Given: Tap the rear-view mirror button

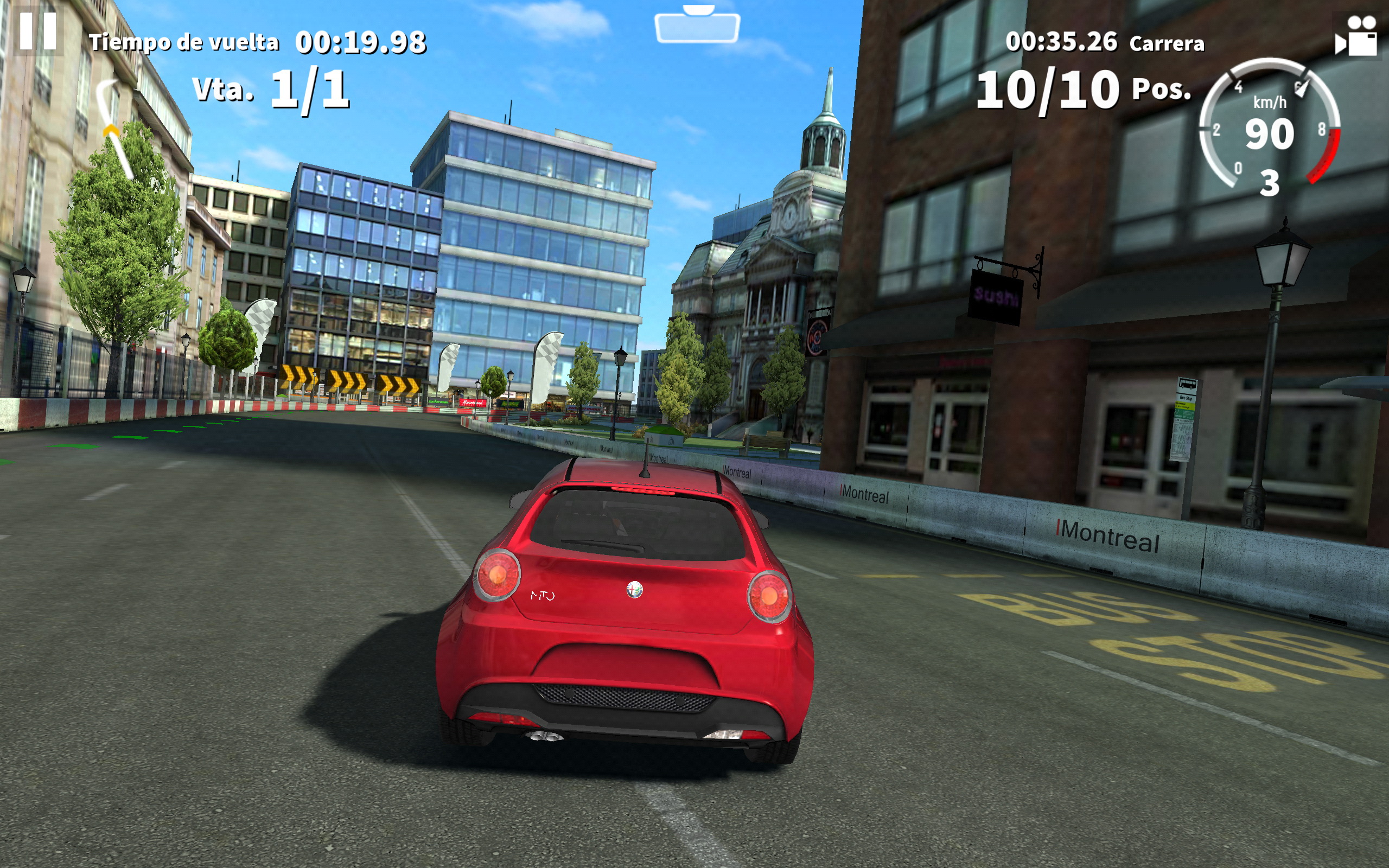Looking at the screenshot, I should point(697,27).
